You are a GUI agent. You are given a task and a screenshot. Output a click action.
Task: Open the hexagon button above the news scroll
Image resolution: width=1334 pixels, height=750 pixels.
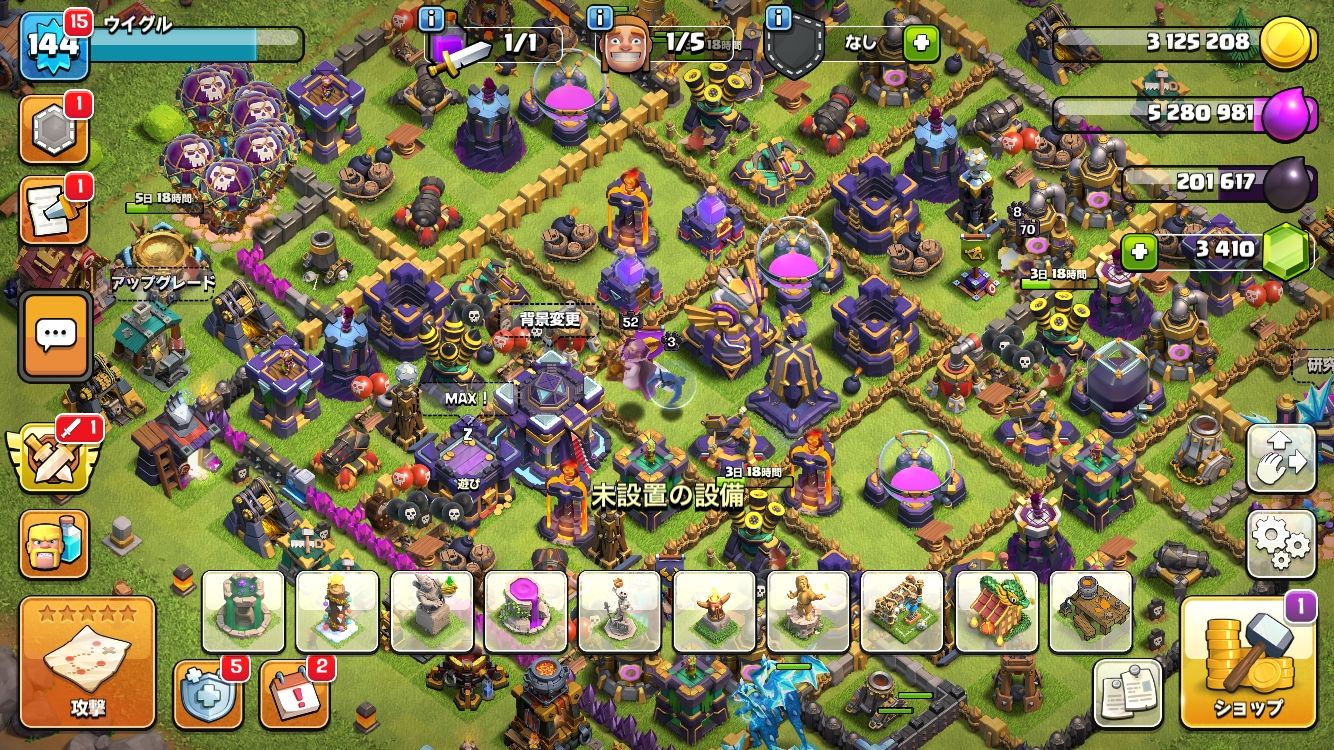[x=55, y=129]
